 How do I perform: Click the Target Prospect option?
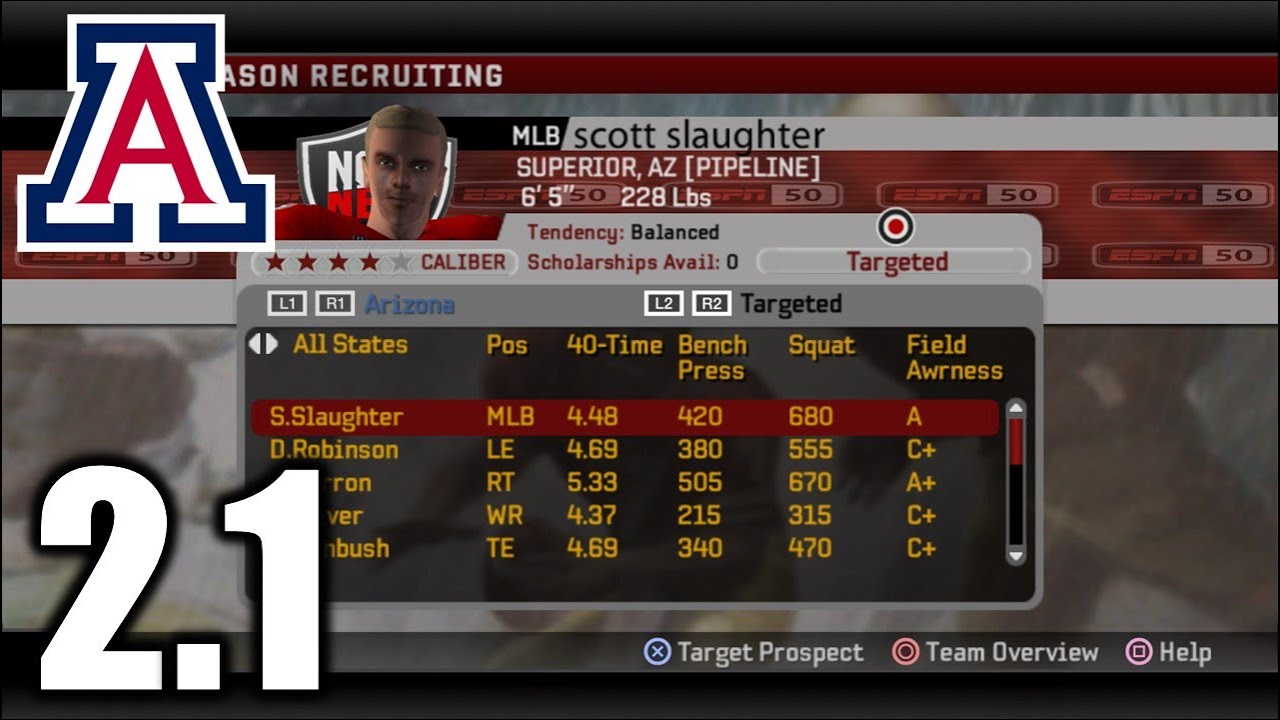(x=754, y=653)
